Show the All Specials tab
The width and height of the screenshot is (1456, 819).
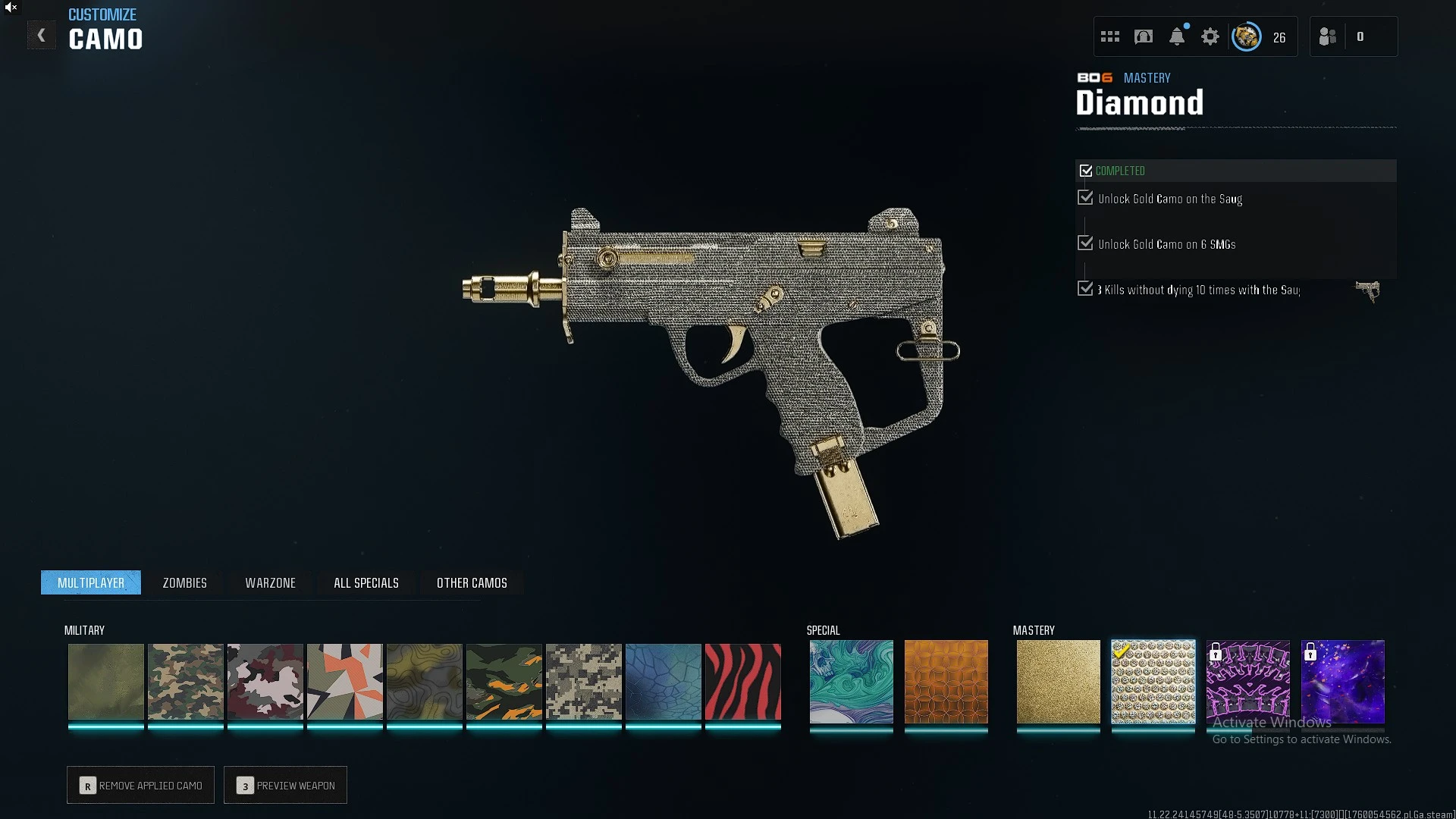[366, 582]
